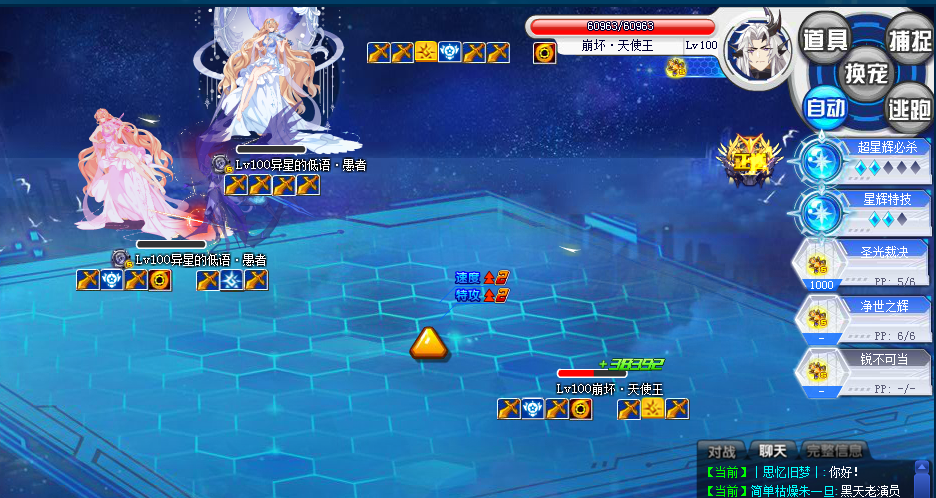
Task: Choose the 捕捉 capture button
Action: coord(909,39)
